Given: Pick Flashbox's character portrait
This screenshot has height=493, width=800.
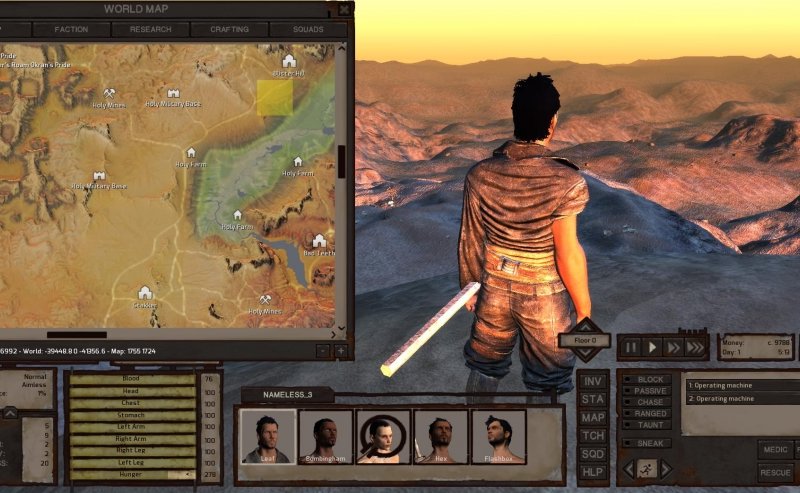Looking at the screenshot, I should click(499, 437).
